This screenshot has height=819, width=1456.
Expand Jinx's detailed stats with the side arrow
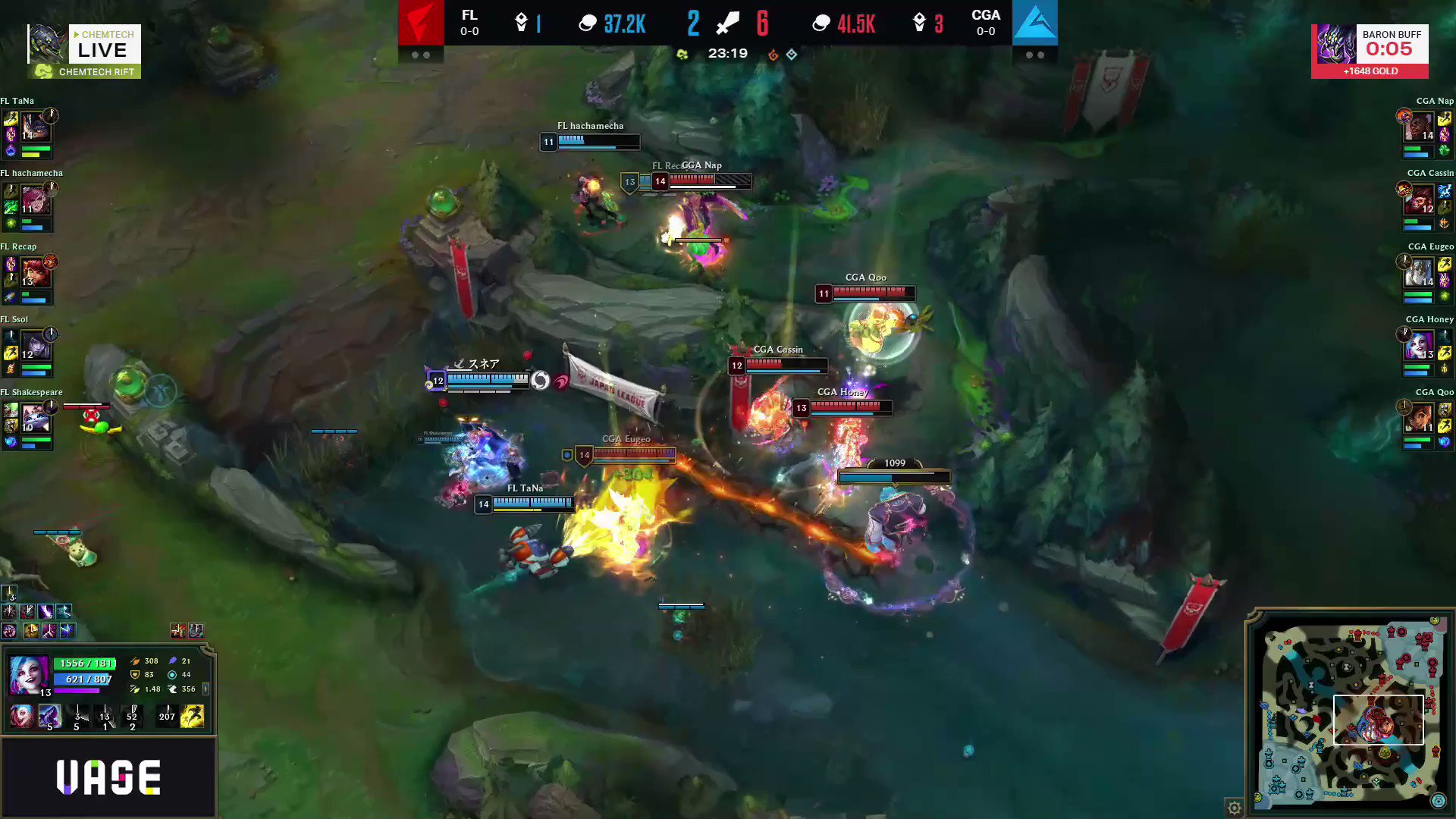click(206, 689)
